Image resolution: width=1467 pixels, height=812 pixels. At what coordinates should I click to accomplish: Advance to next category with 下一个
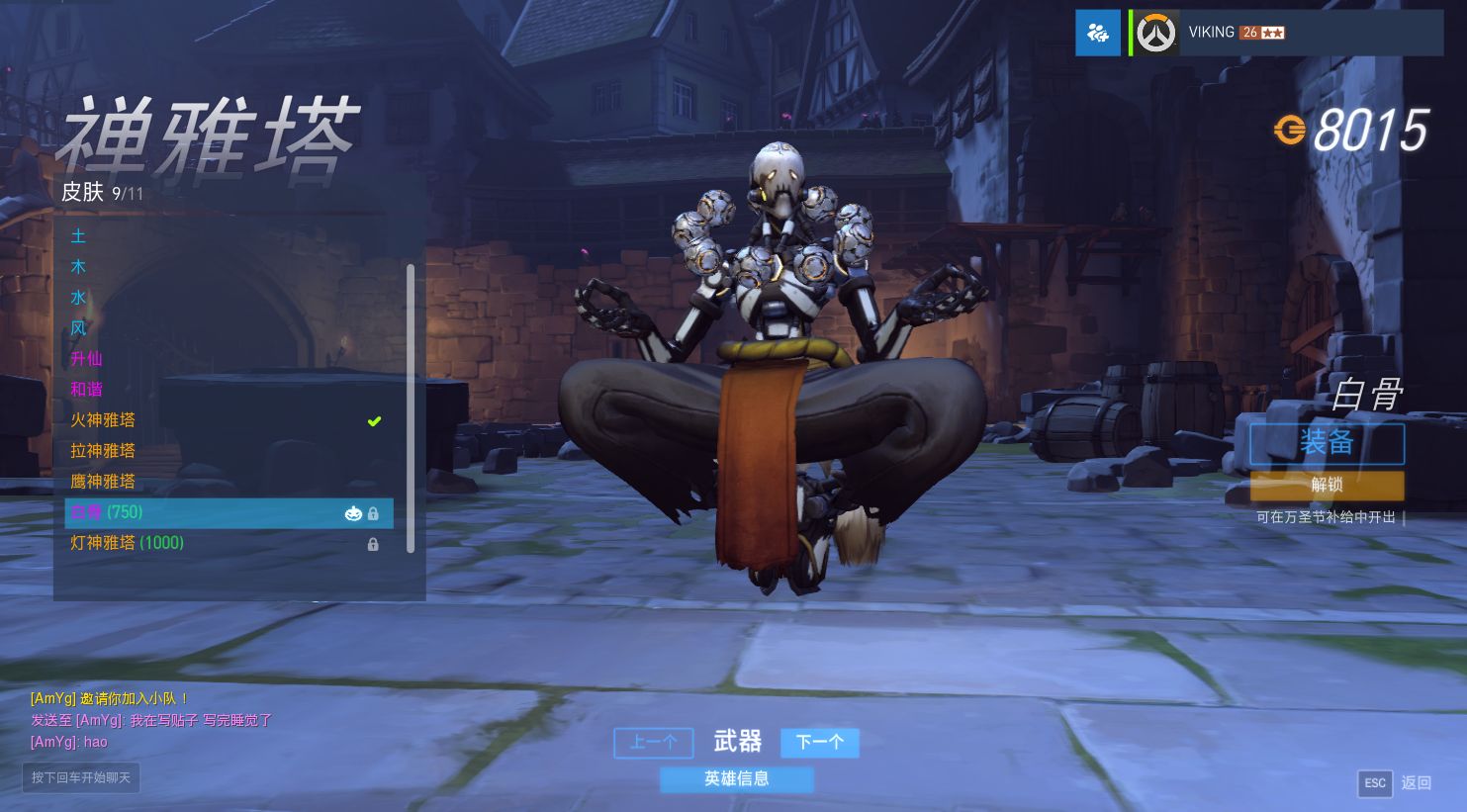(819, 743)
